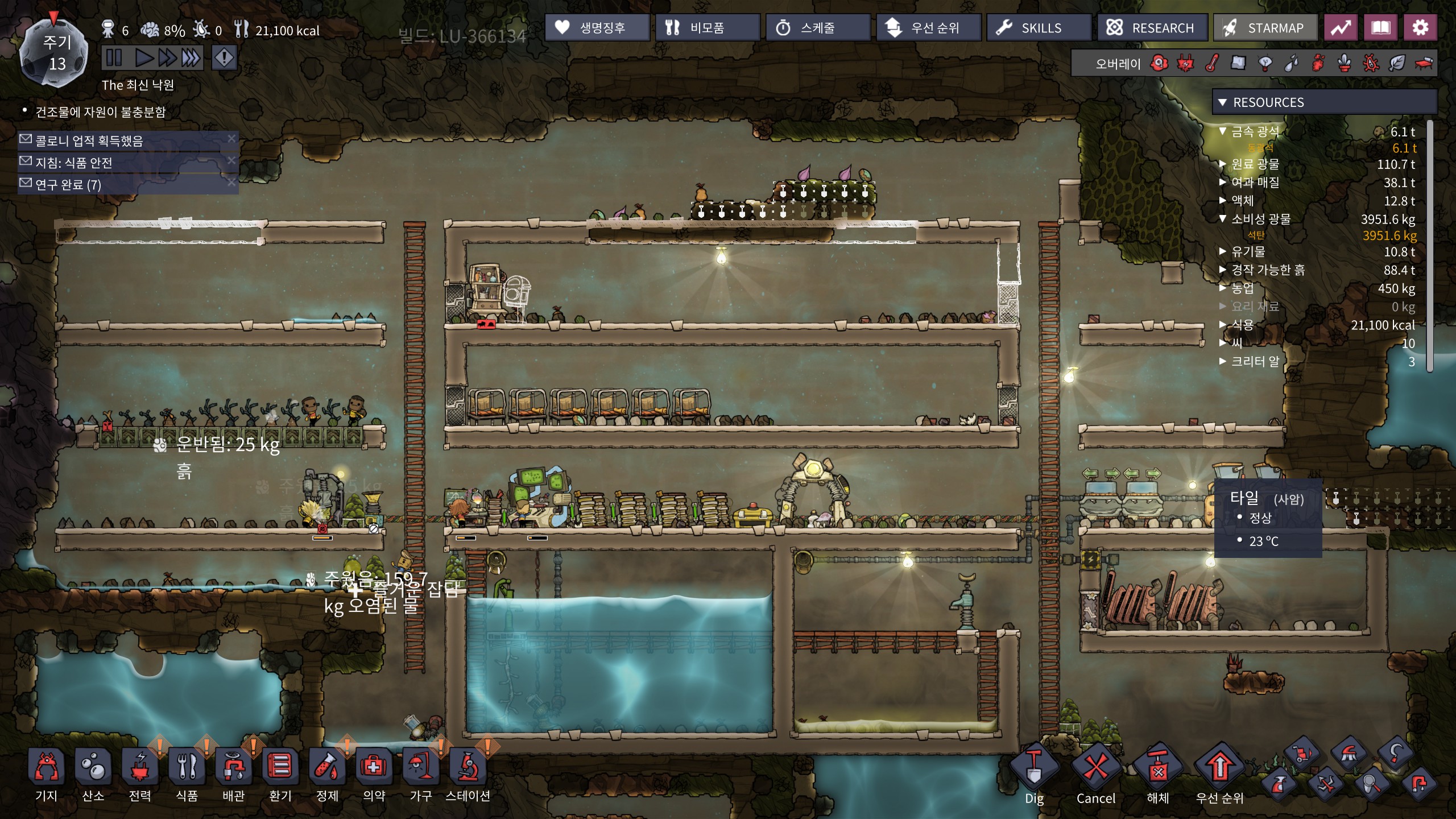Pause the game simulation
The height and width of the screenshot is (819, 1456).
coord(114,58)
